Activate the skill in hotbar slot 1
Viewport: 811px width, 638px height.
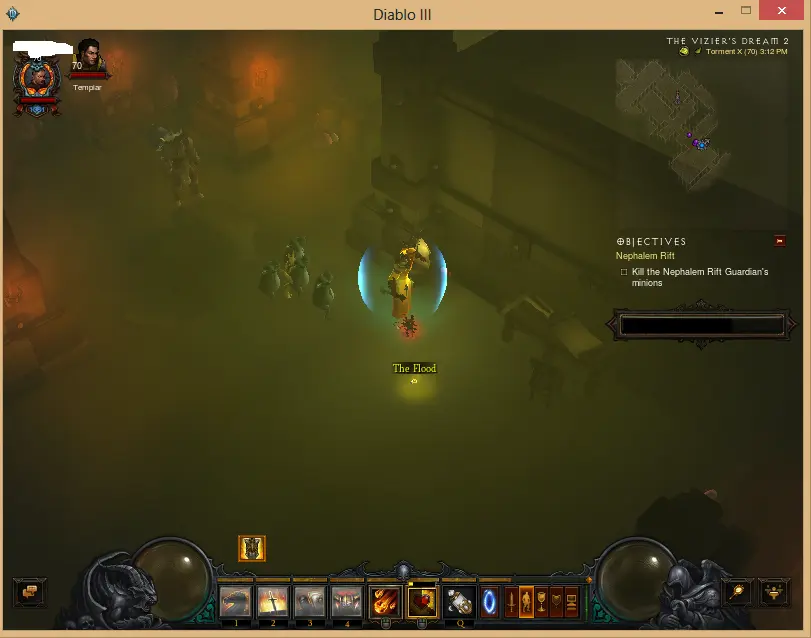236,601
